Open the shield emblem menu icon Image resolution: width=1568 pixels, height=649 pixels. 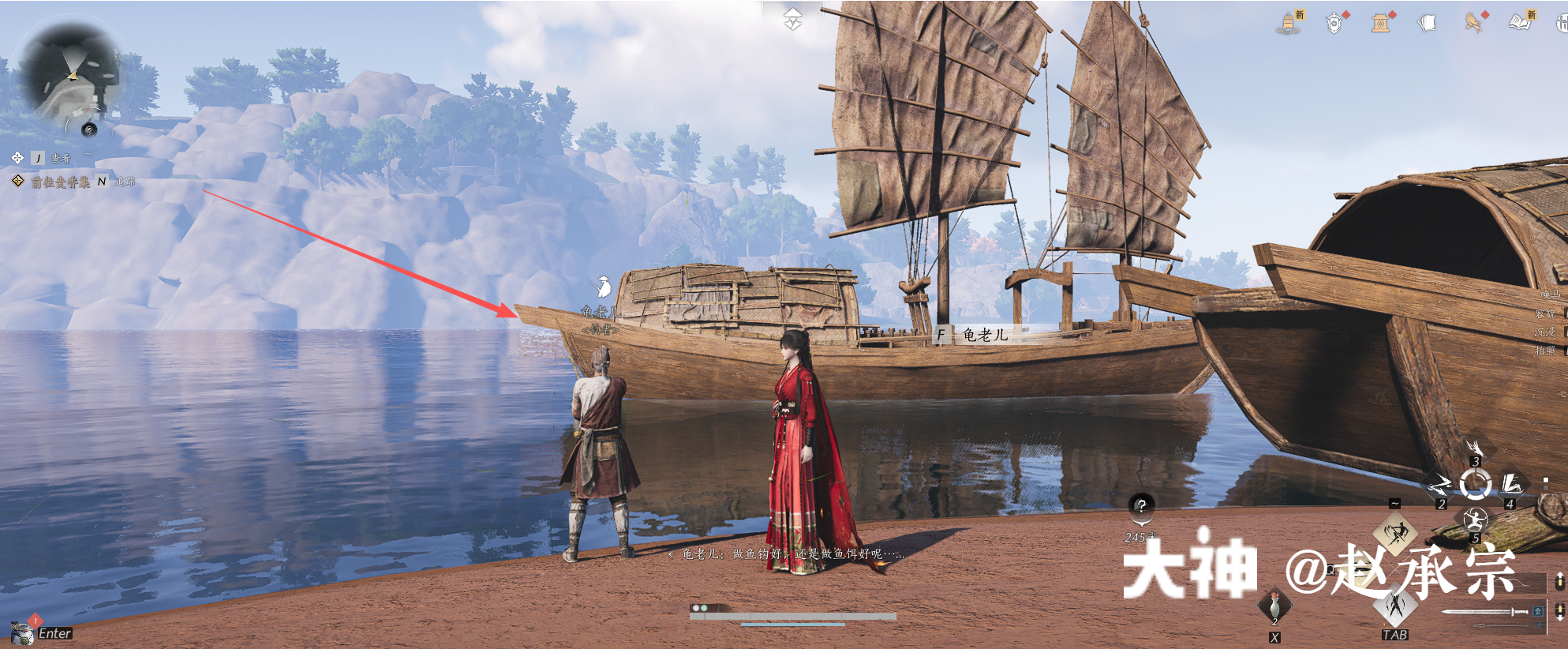(x=1334, y=24)
